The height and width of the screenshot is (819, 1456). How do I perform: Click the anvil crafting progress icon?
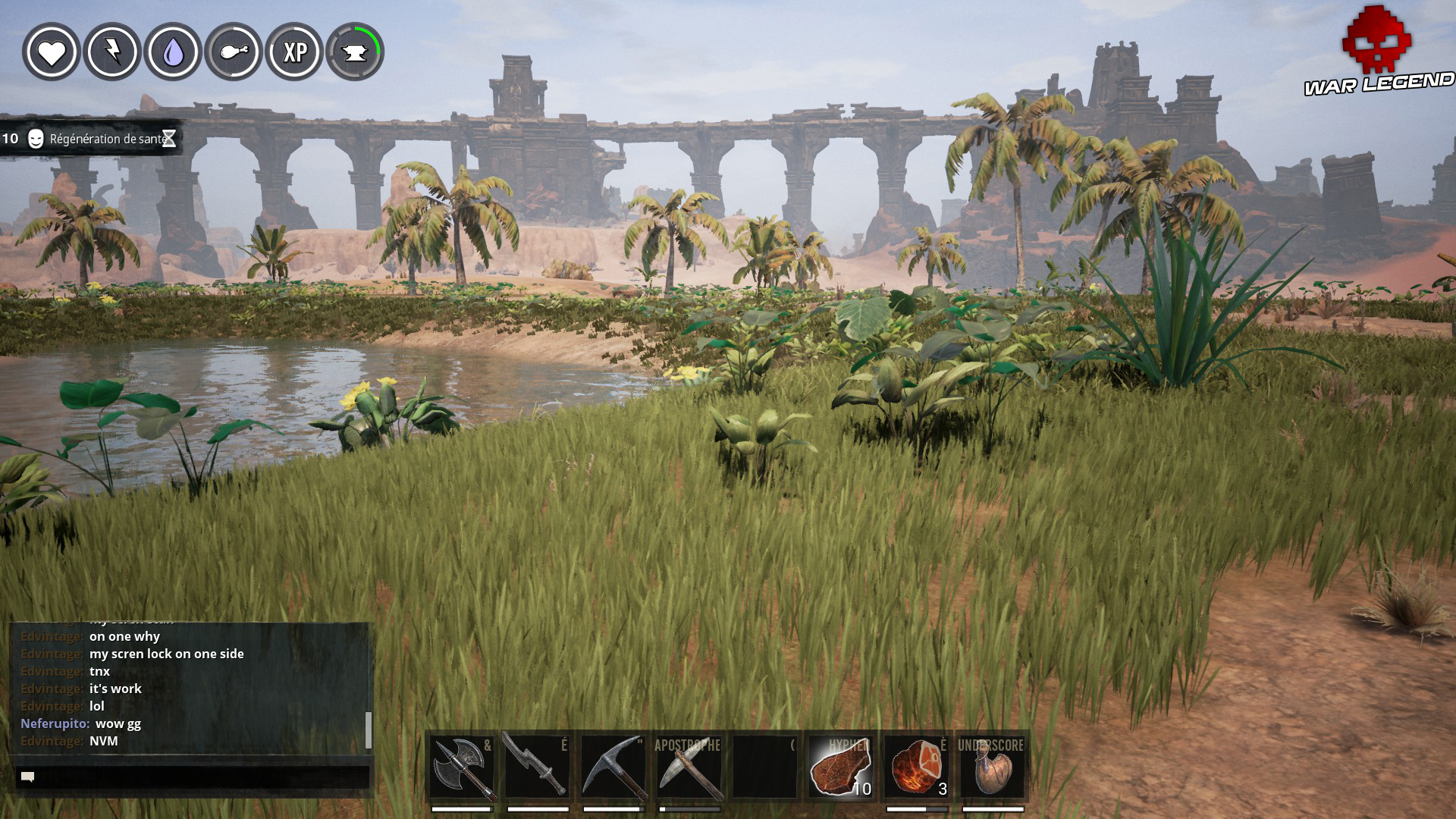356,53
